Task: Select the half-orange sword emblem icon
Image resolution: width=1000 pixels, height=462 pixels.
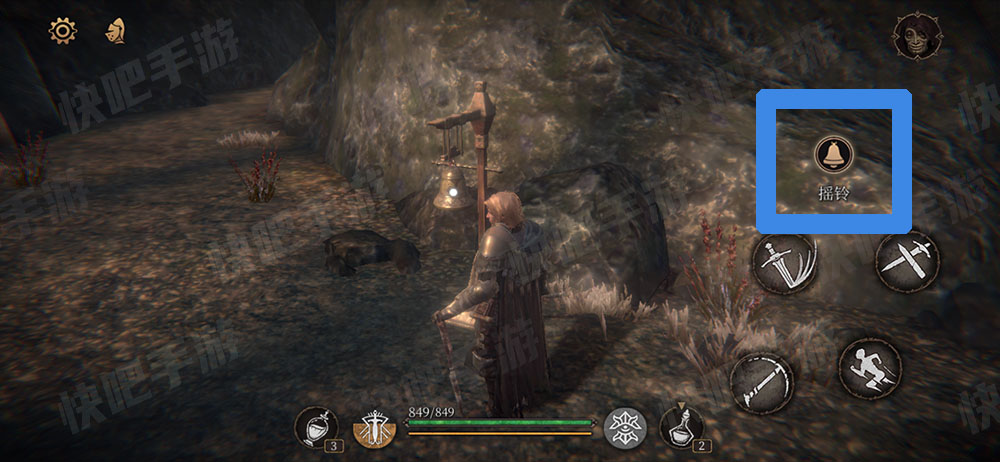Action: coord(377,429)
